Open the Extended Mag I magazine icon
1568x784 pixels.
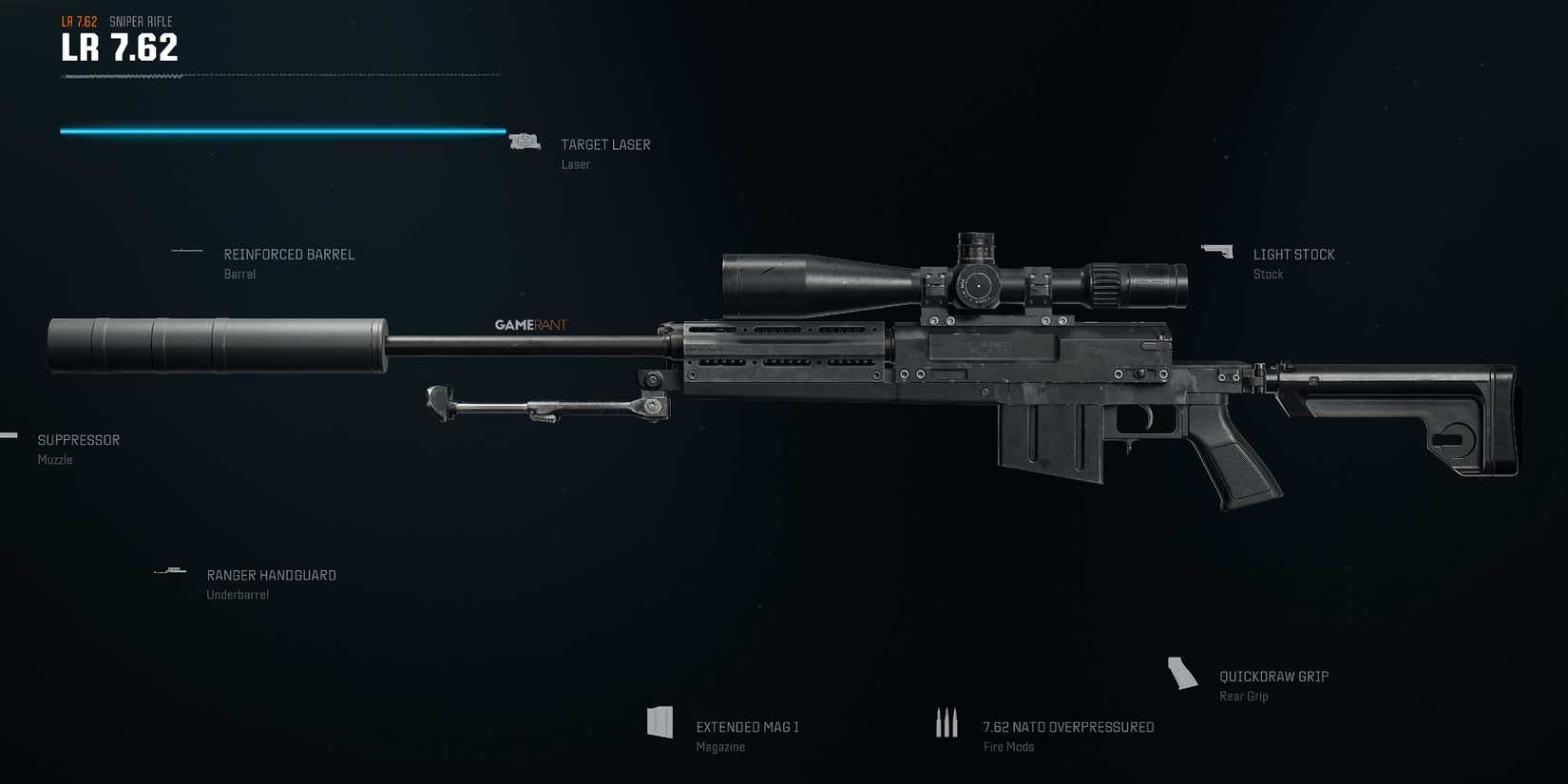[661, 722]
